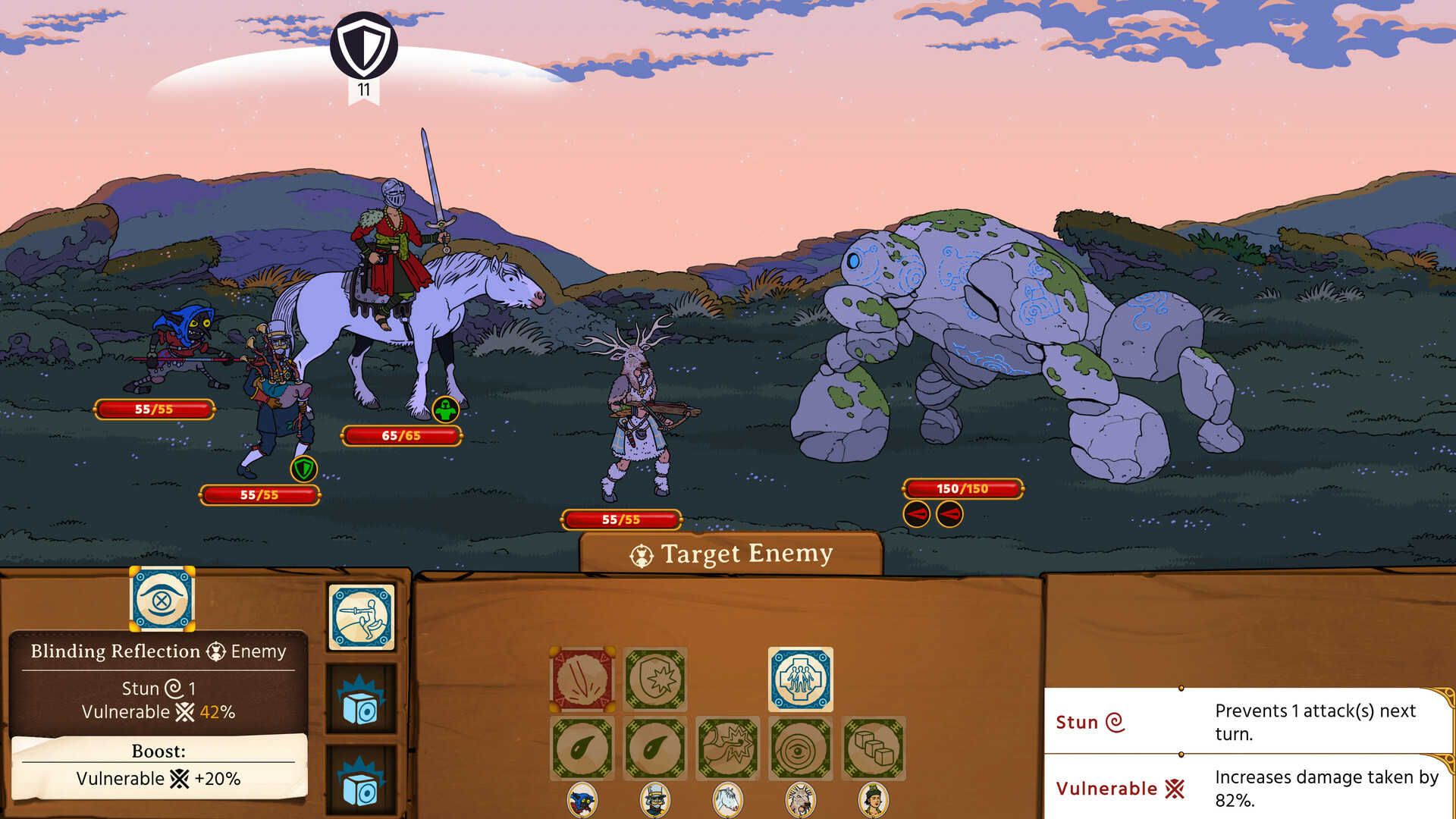1456x819 pixels.
Task: Click a red stun counter under the golem
Action: pyautogui.click(x=918, y=513)
